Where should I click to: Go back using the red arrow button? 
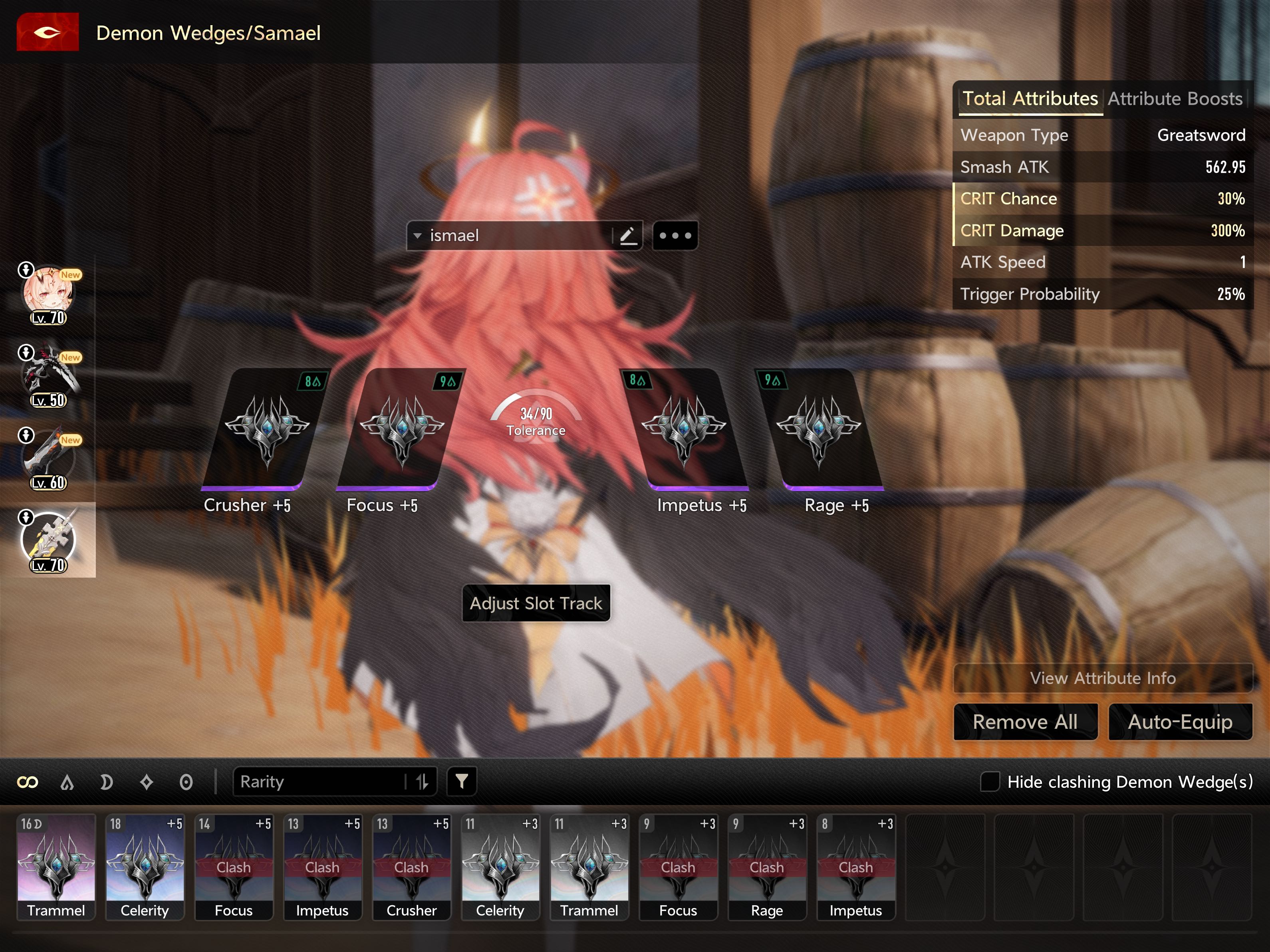(x=47, y=32)
